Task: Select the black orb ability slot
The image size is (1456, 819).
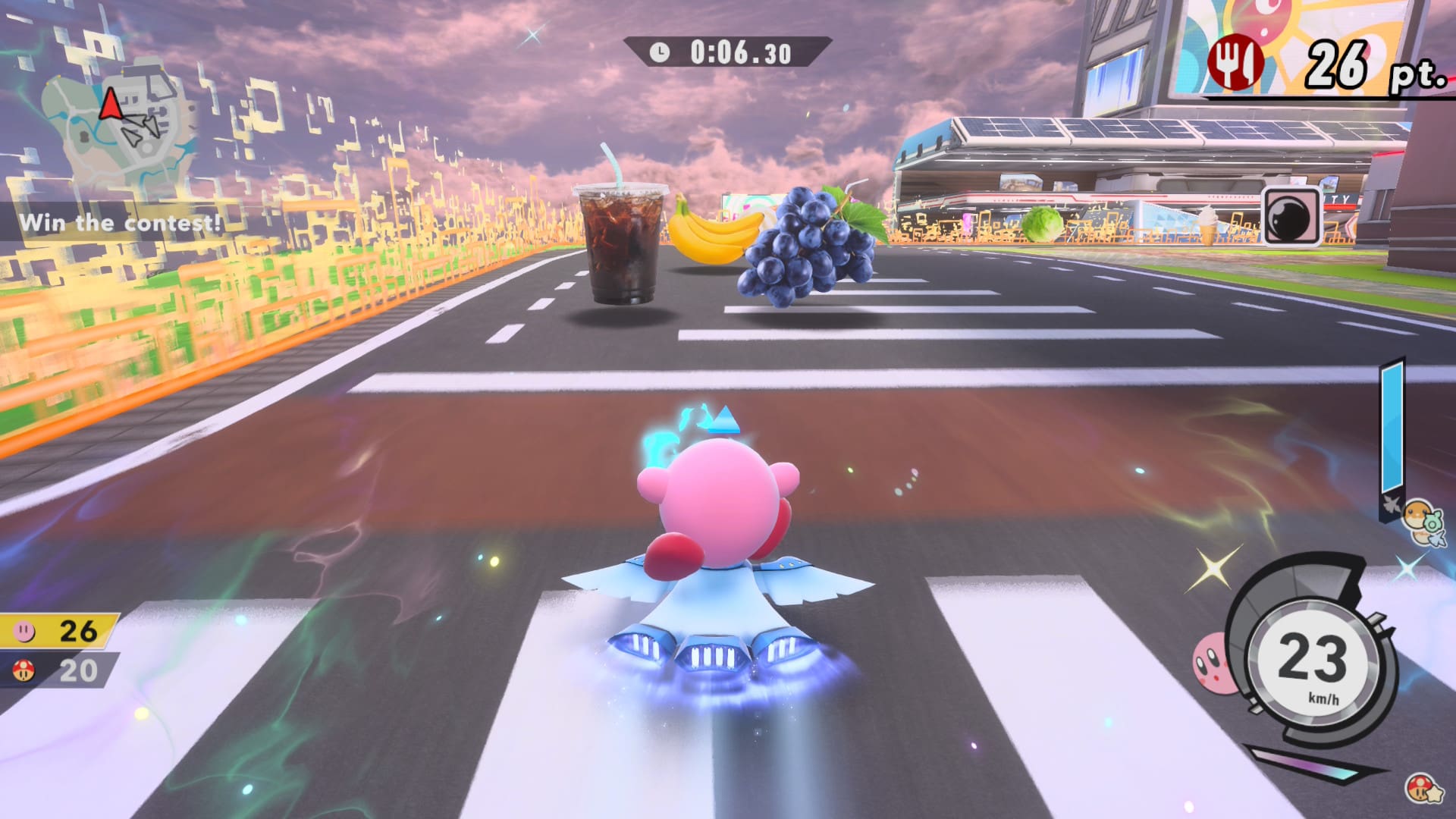Action: tap(1293, 216)
